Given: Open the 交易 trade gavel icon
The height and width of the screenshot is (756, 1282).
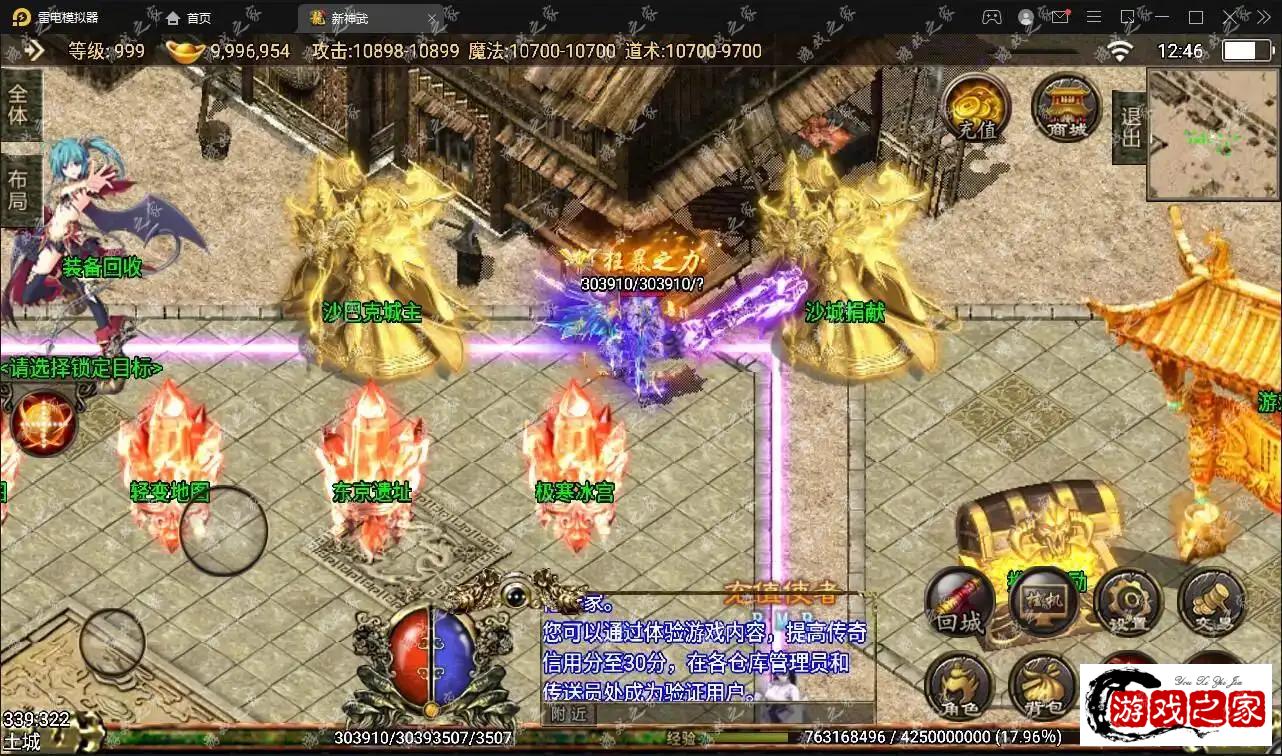Looking at the screenshot, I should [x=1211, y=601].
